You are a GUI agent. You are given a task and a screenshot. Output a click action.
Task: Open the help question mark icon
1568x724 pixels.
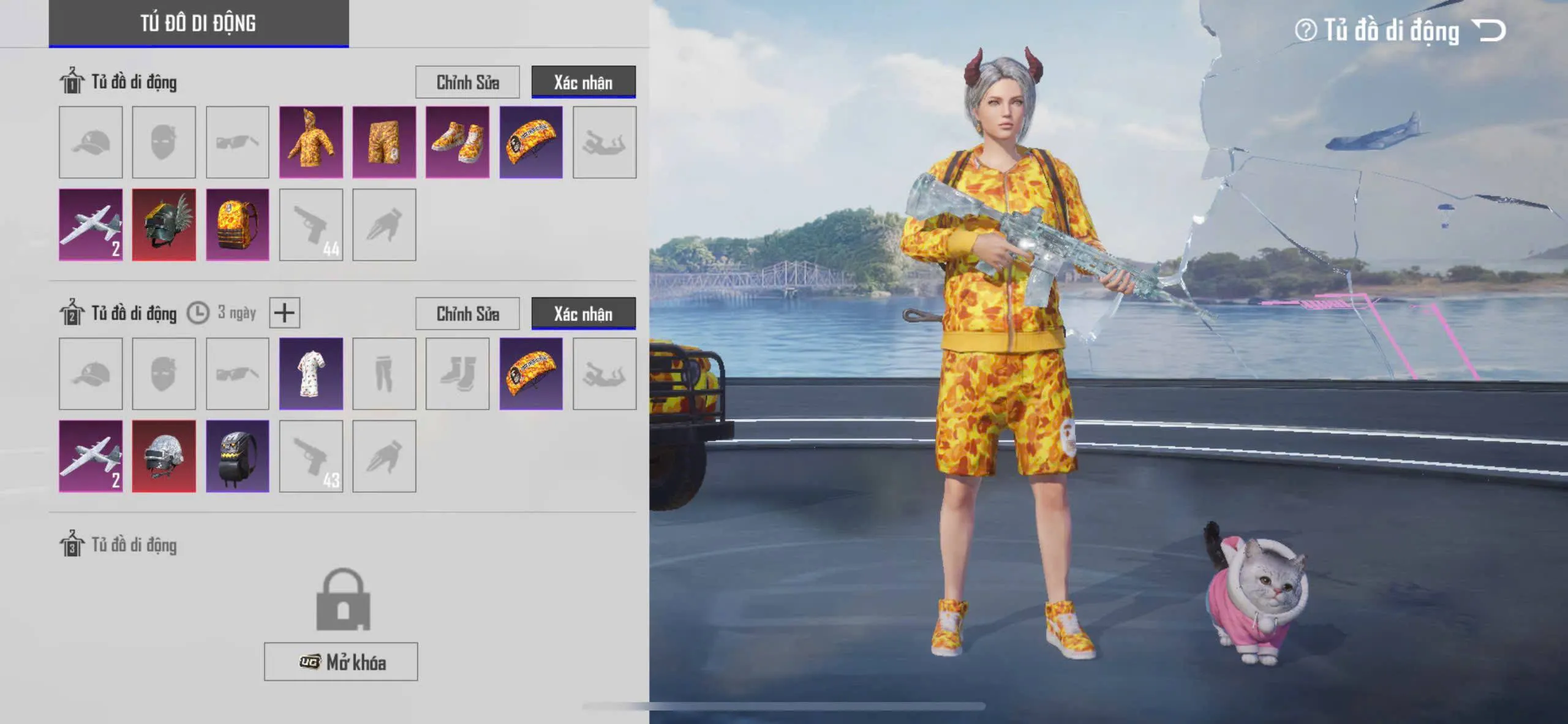coord(1305,30)
